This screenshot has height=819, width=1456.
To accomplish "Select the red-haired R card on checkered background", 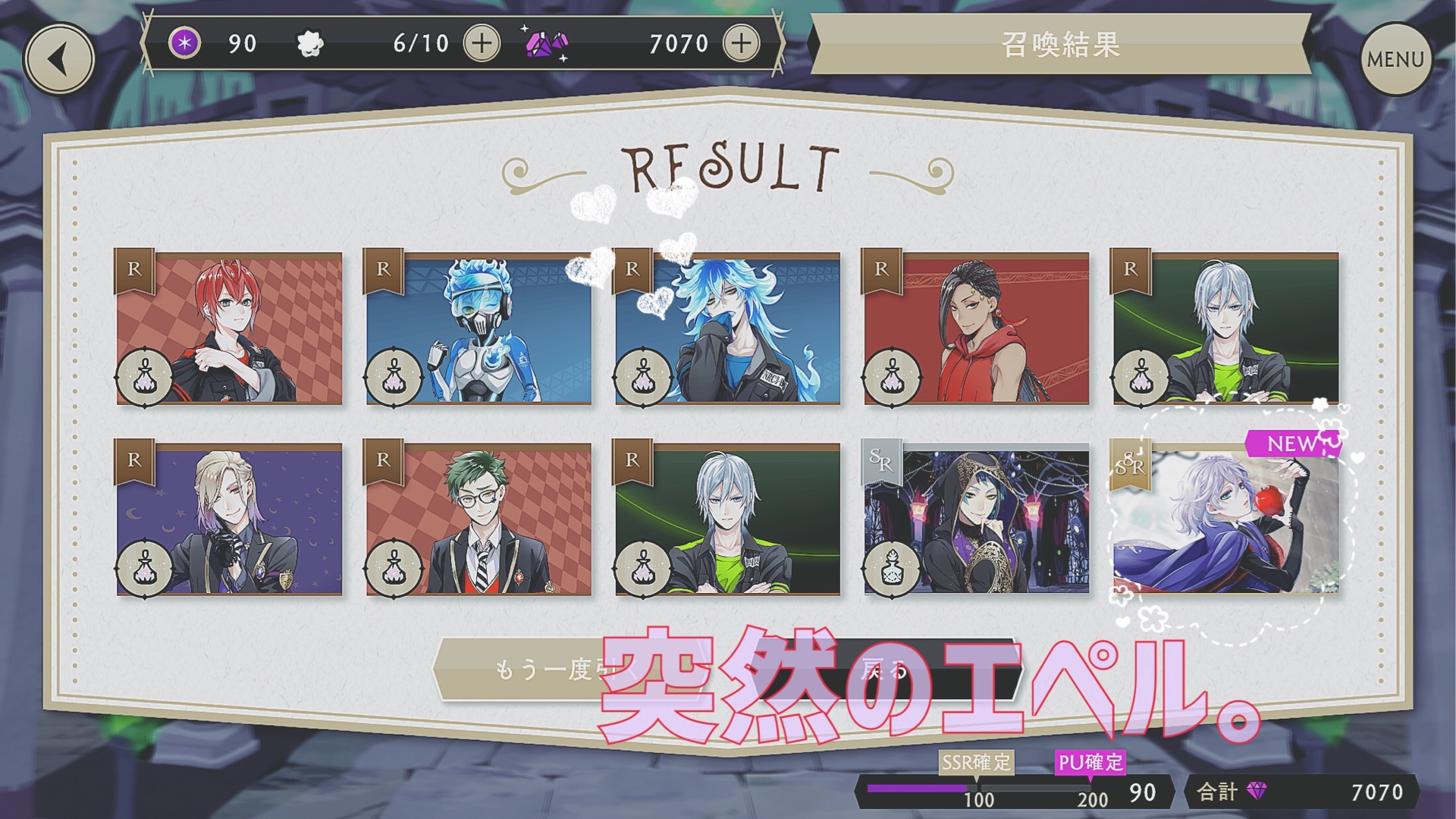I will point(229,328).
